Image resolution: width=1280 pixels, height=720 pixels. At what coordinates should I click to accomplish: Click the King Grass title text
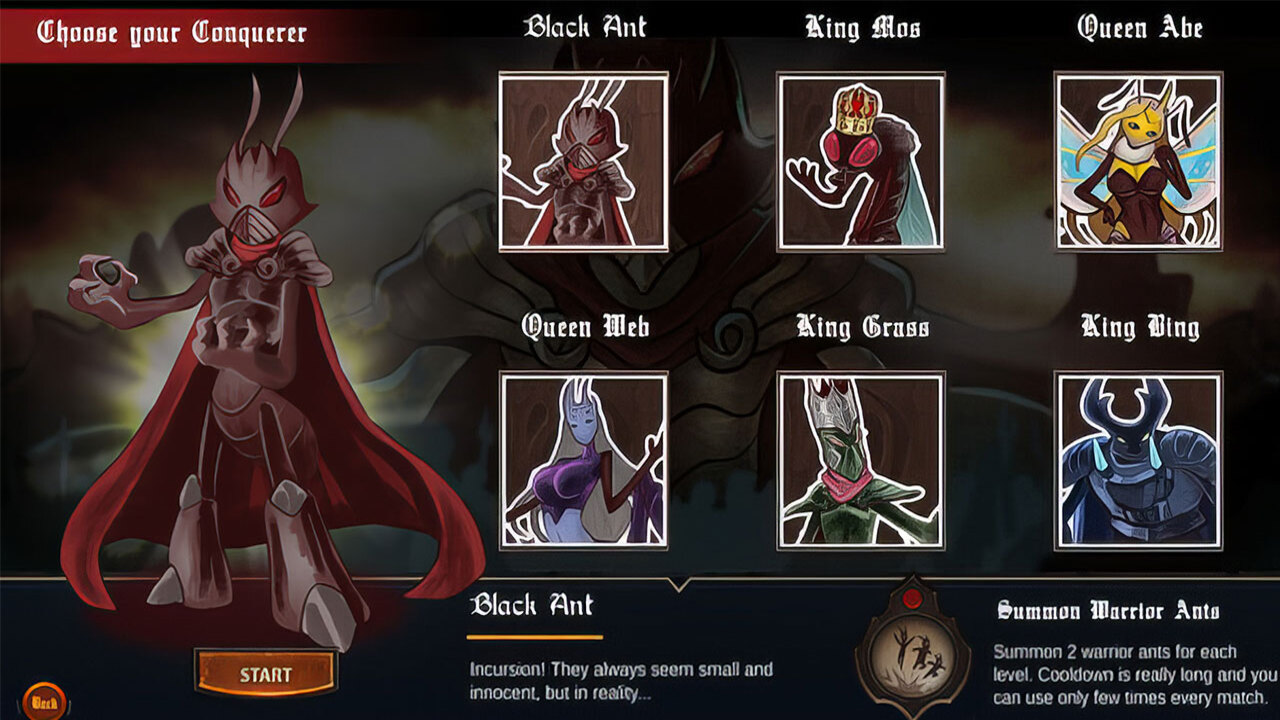(862, 324)
